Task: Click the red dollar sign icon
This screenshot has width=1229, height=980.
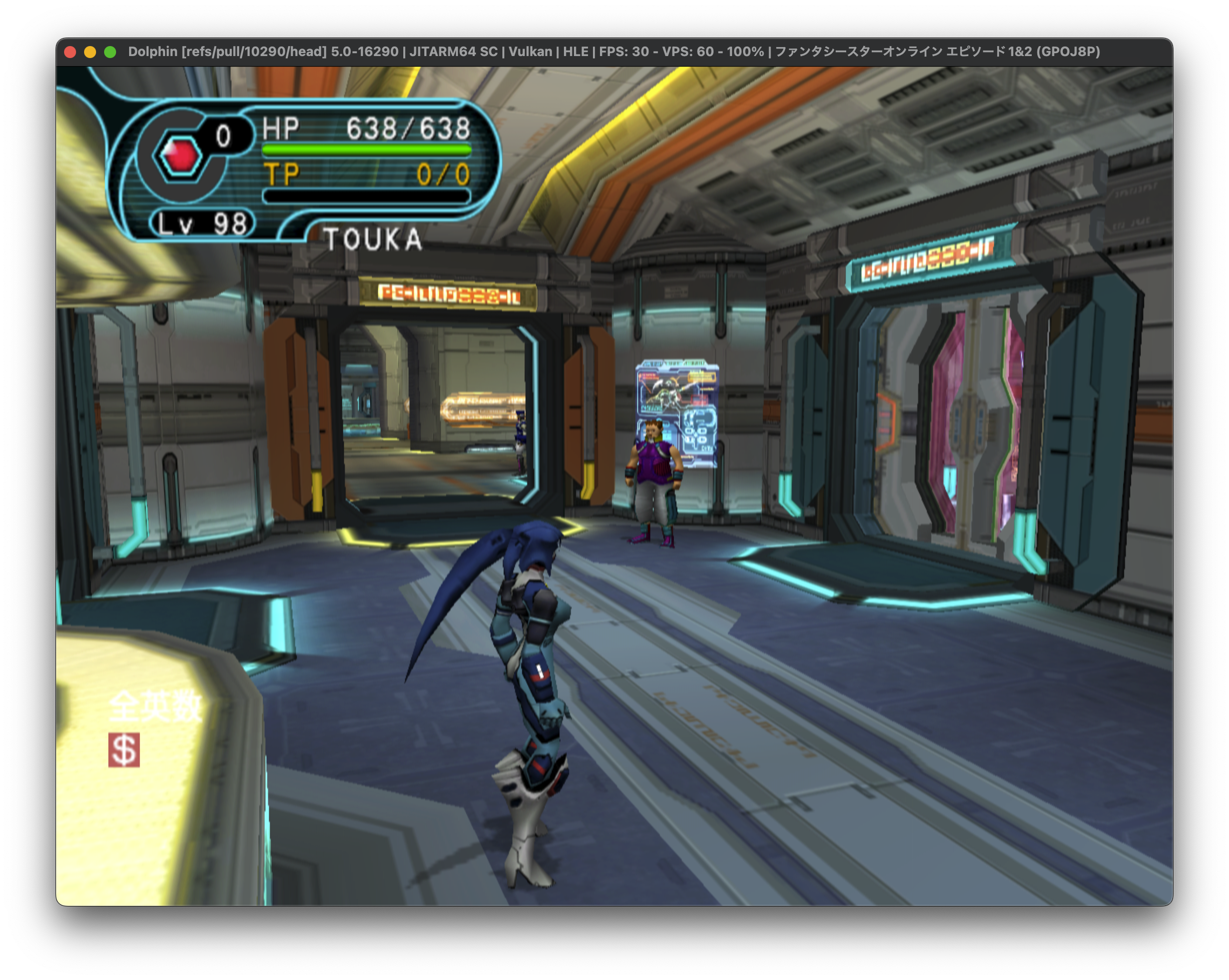Action: click(124, 749)
